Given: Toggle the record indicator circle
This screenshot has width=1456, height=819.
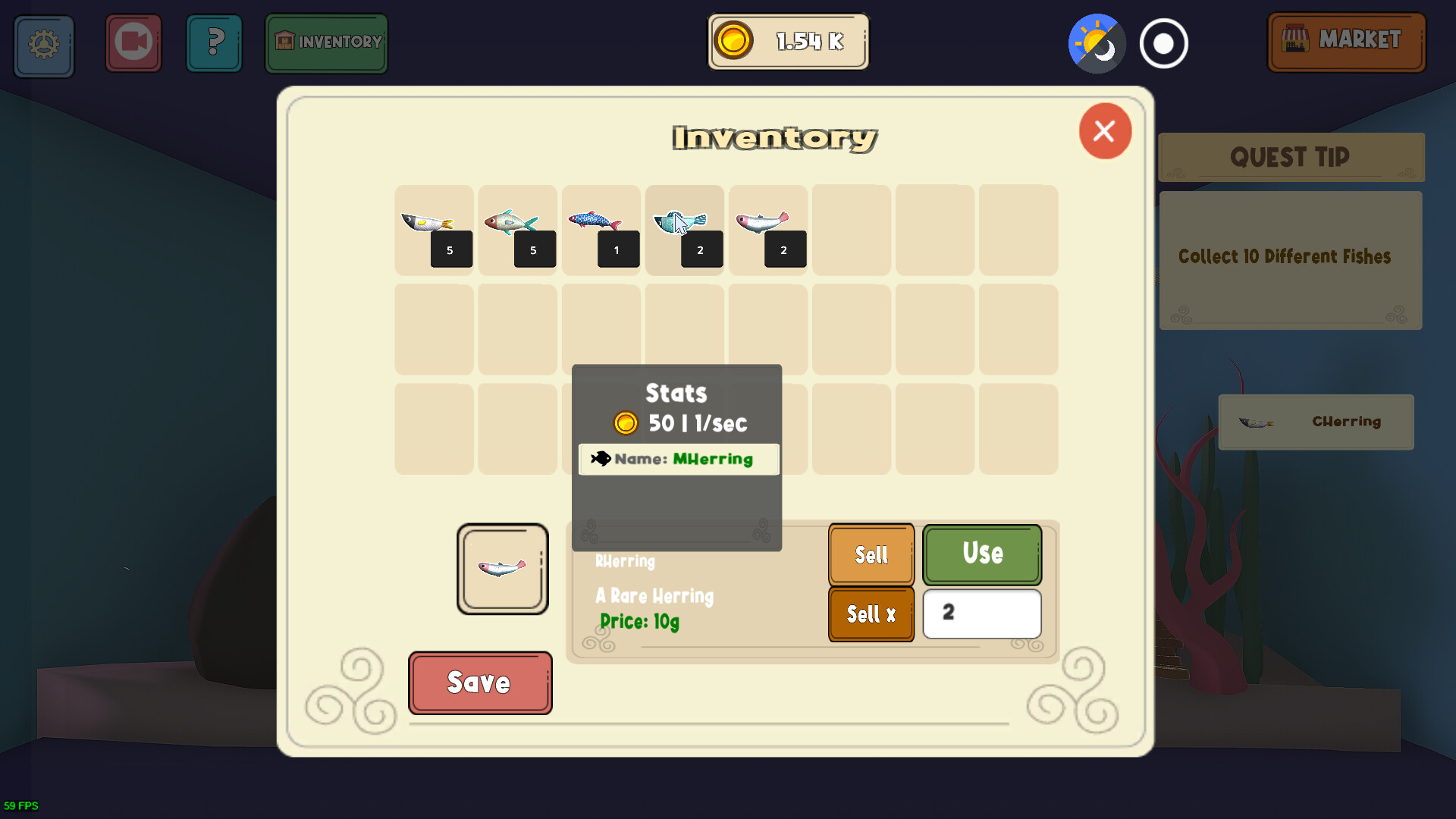Looking at the screenshot, I should point(1163,43).
